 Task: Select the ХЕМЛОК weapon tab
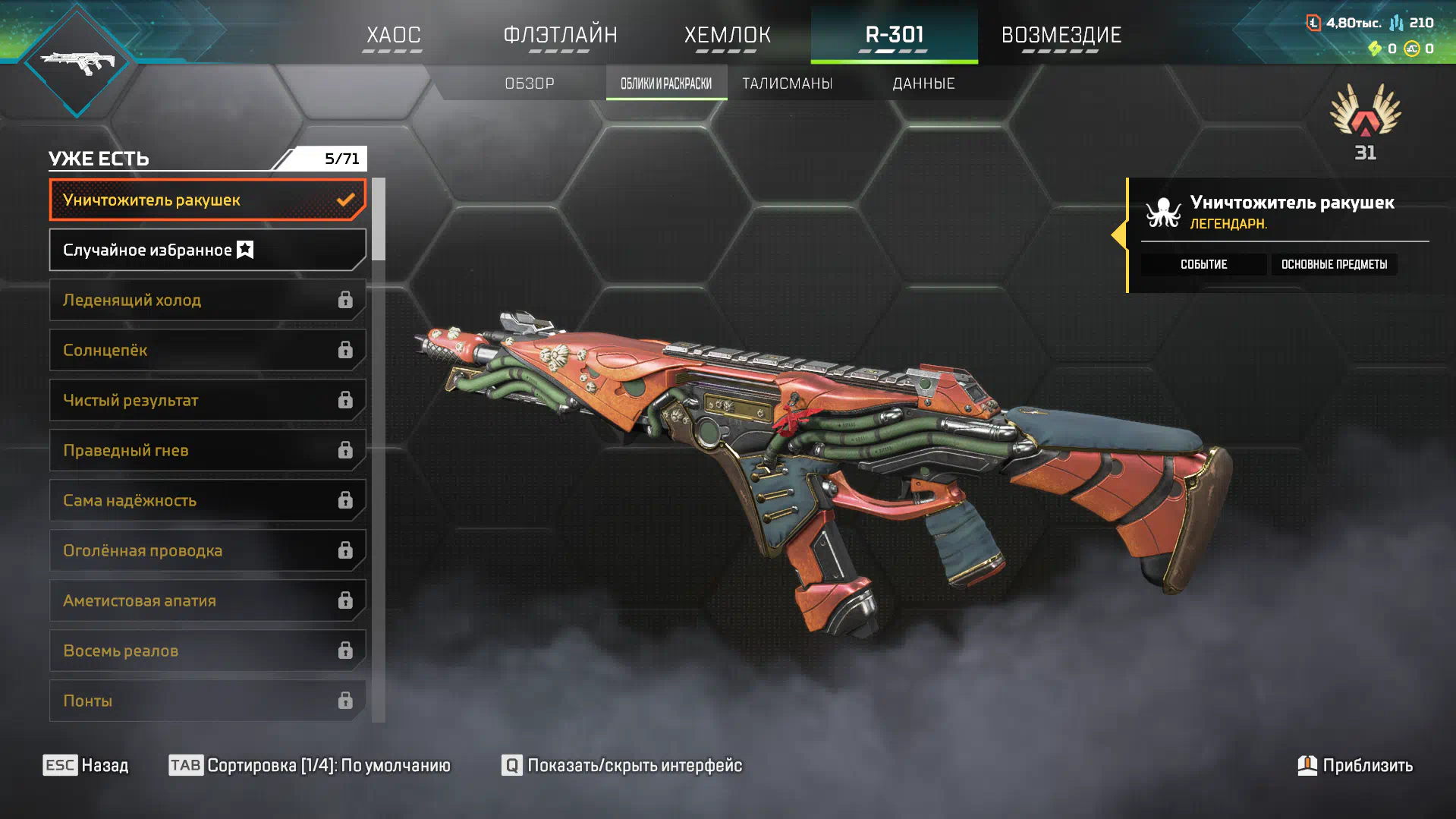(x=727, y=35)
